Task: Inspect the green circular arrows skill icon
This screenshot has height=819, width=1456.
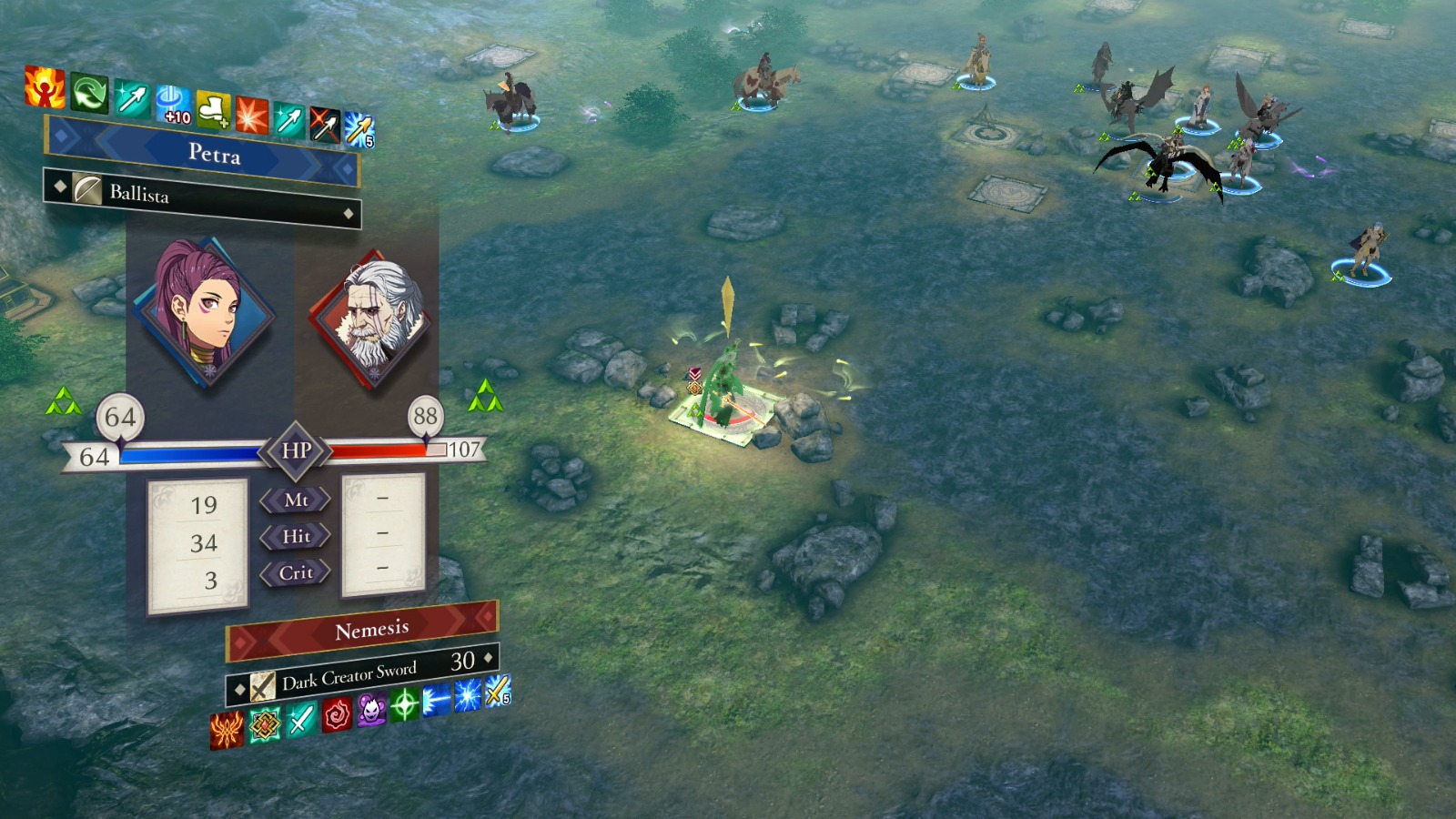Action: click(x=89, y=93)
